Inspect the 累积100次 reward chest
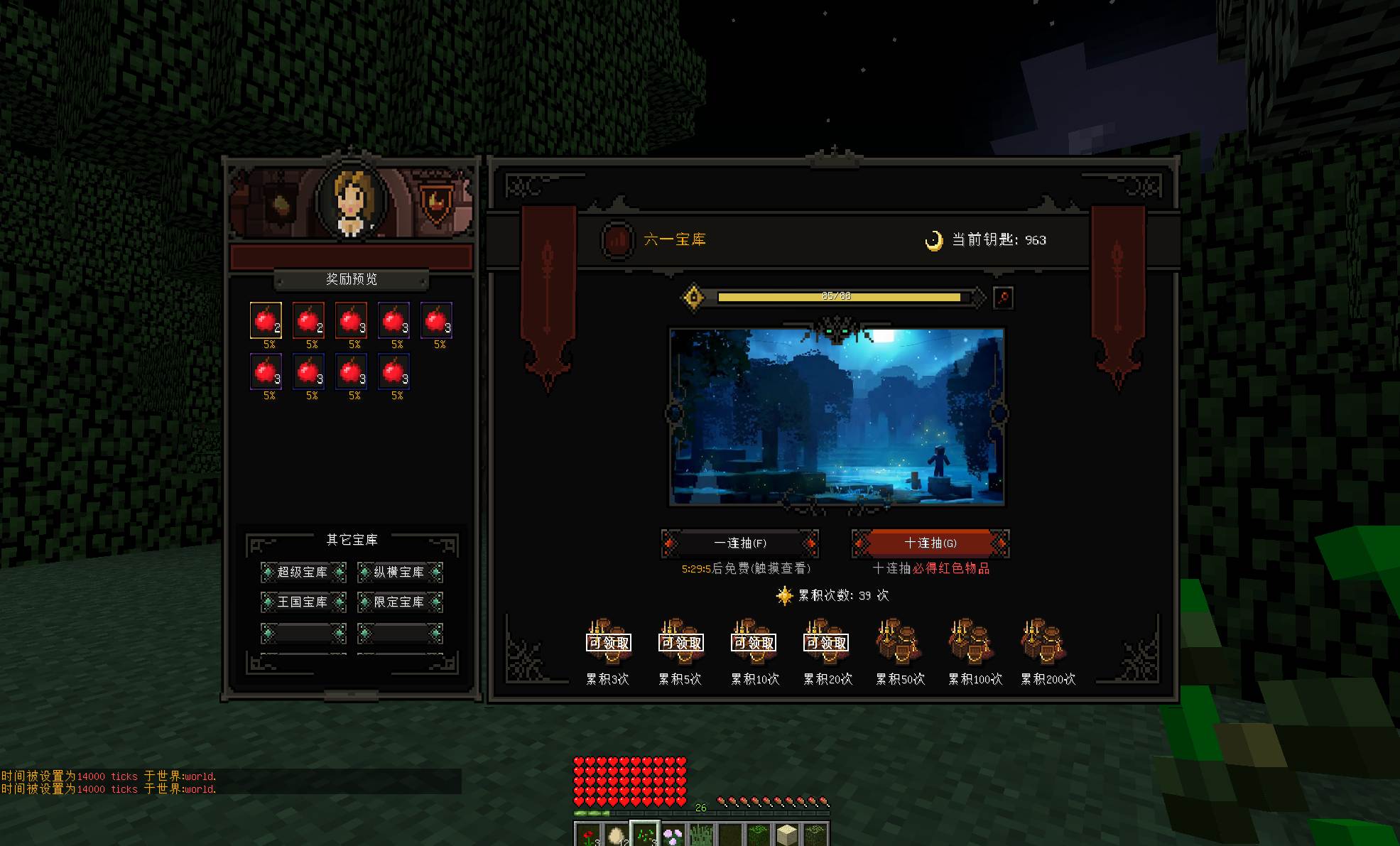 coord(971,641)
